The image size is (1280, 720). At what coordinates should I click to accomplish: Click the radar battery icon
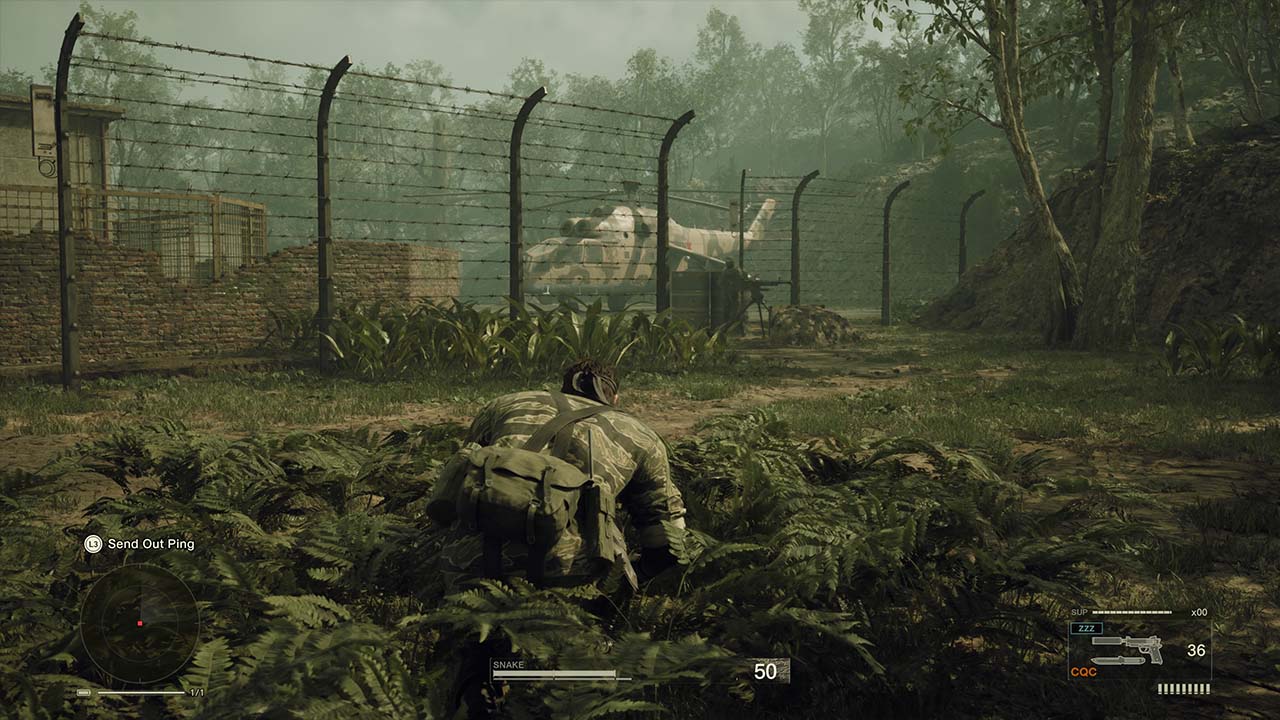coord(84,692)
